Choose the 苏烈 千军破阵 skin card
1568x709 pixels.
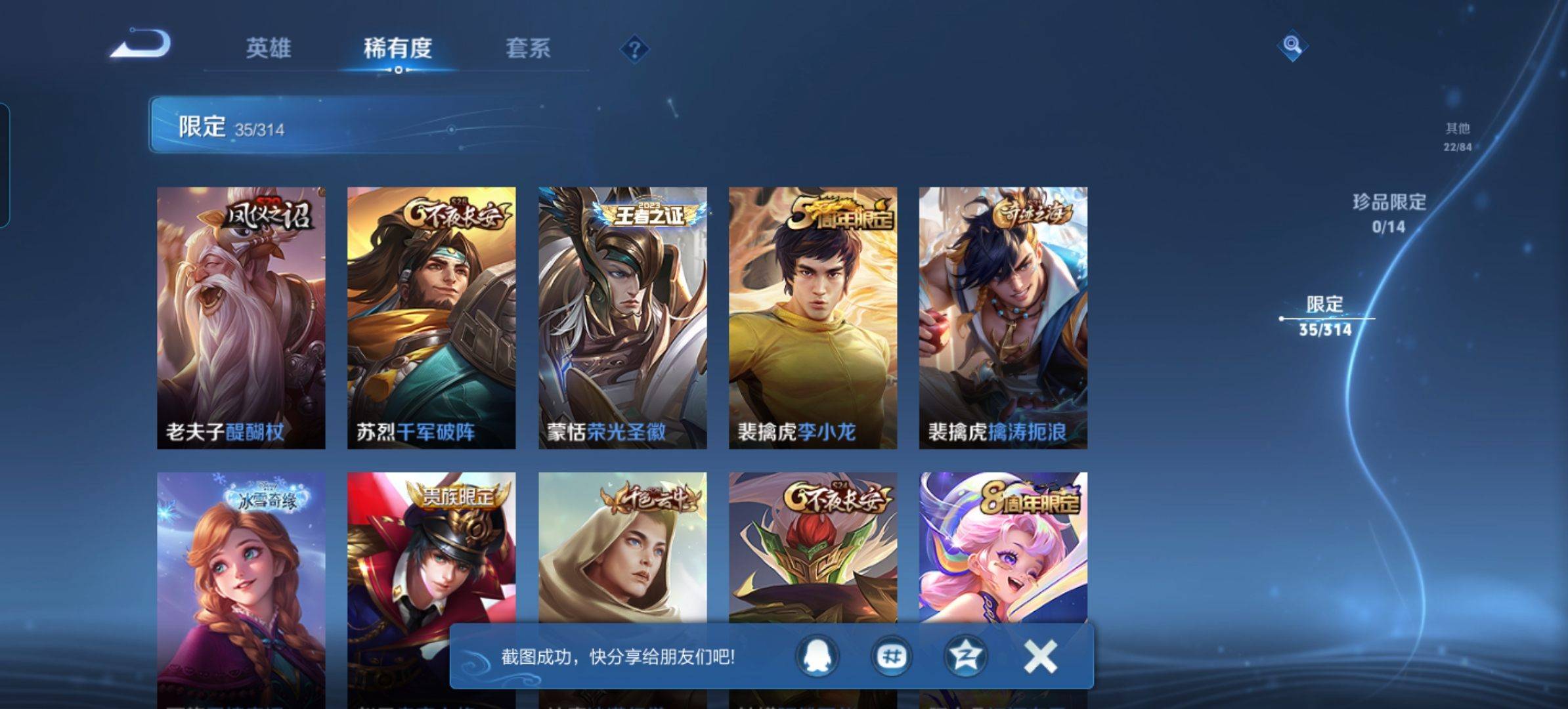pos(431,318)
